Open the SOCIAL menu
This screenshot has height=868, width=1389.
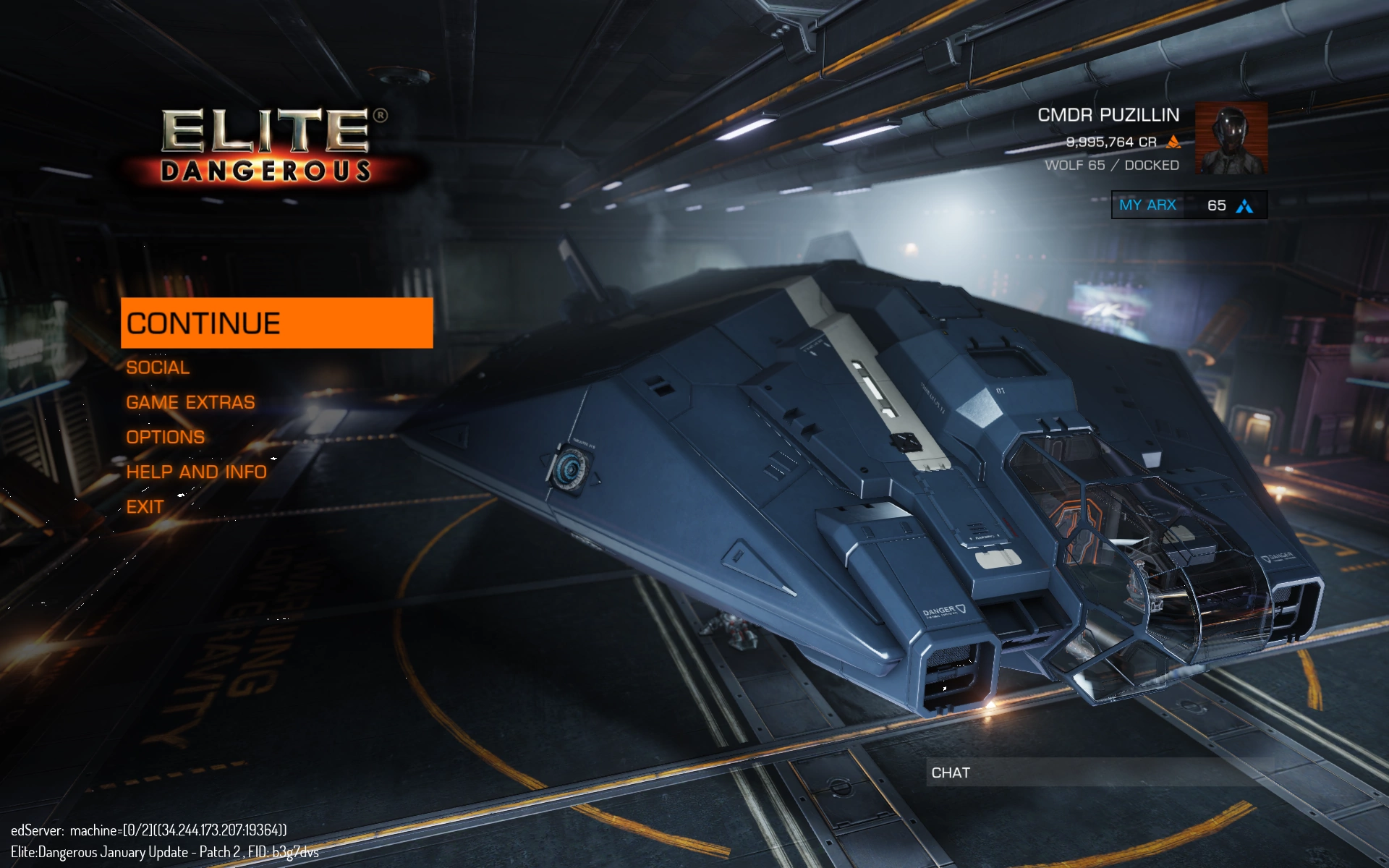tap(158, 367)
